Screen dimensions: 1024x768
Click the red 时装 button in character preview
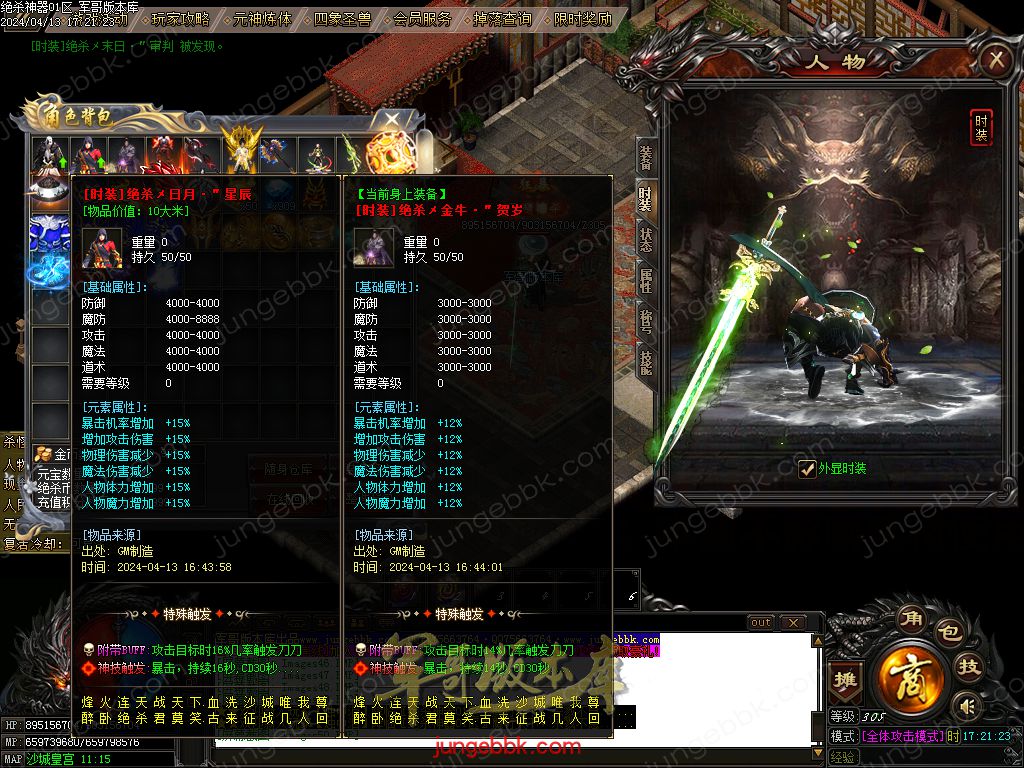point(981,127)
